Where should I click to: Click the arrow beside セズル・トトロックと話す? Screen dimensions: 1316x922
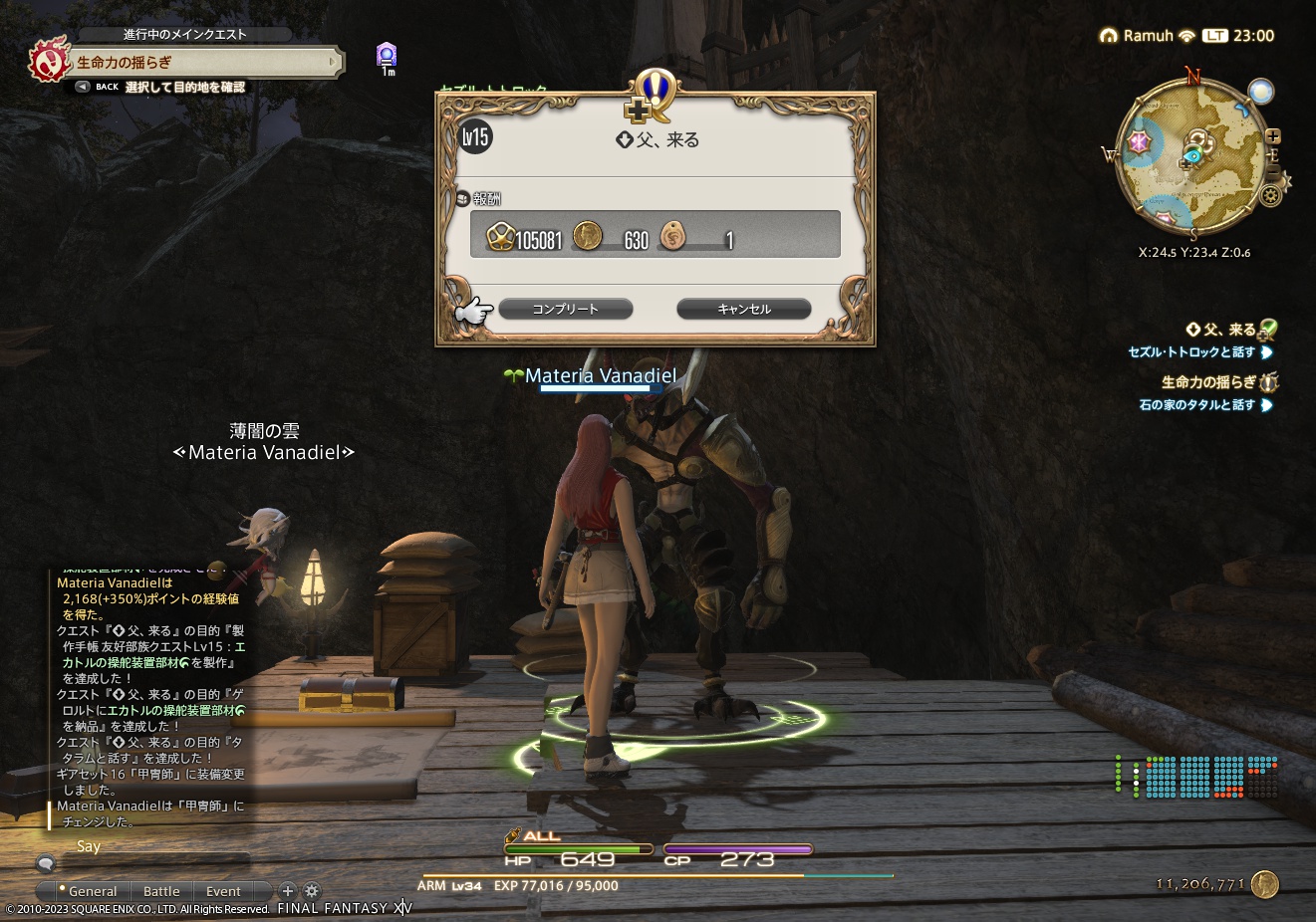(1266, 352)
